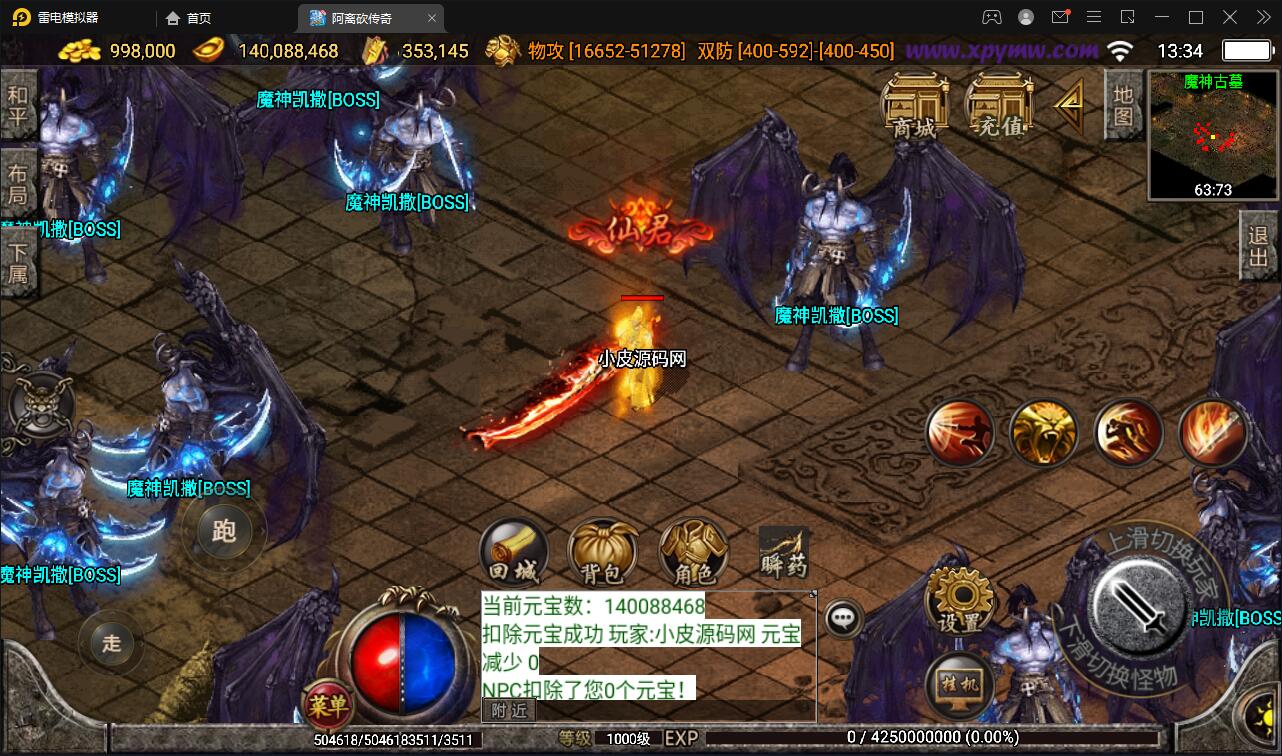Viewport: 1282px width, 756px height.
Task: Cast the golden lion roar skill
Action: [1044, 432]
